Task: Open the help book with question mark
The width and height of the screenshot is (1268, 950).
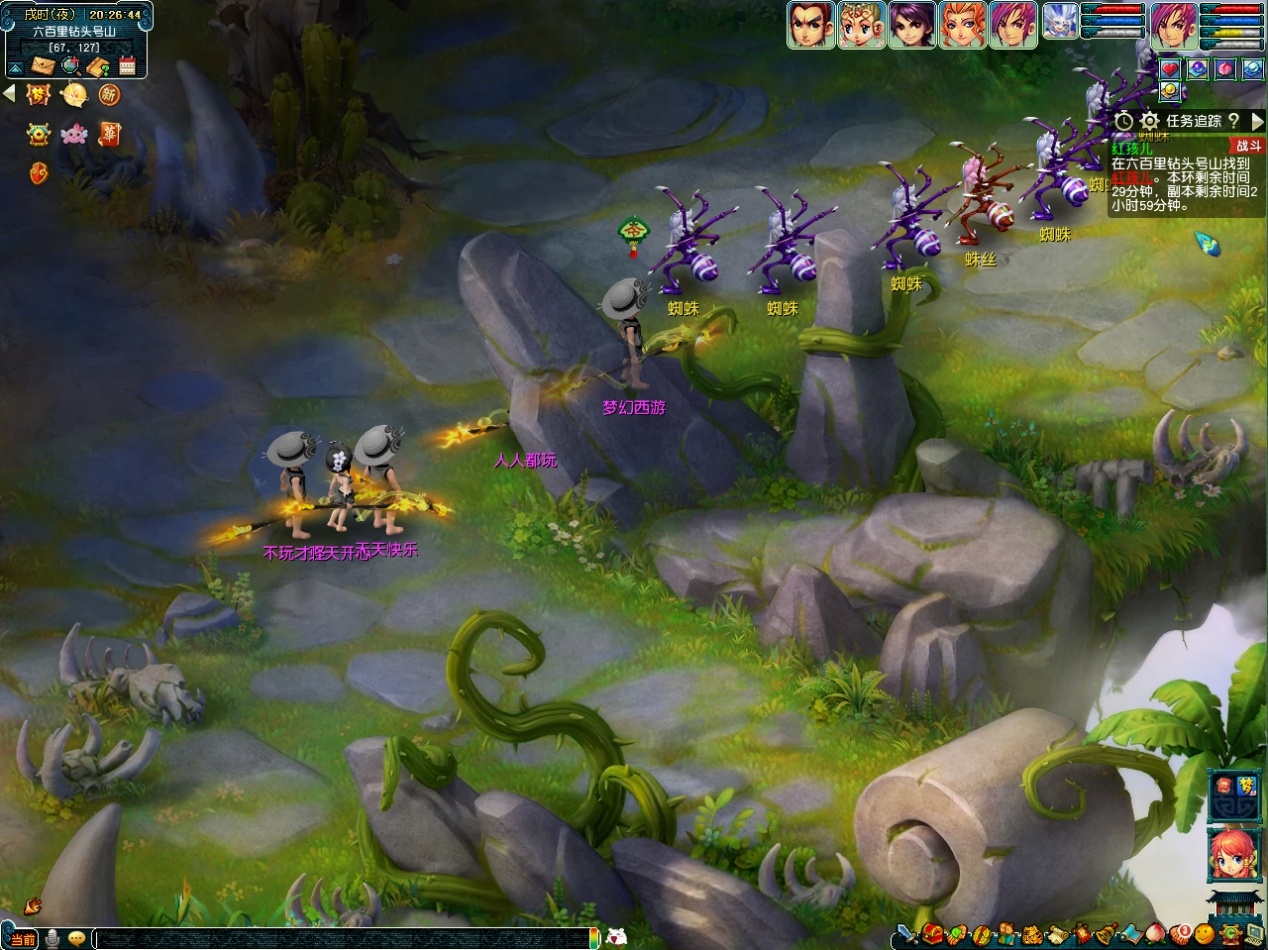Action: coord(98,66)
